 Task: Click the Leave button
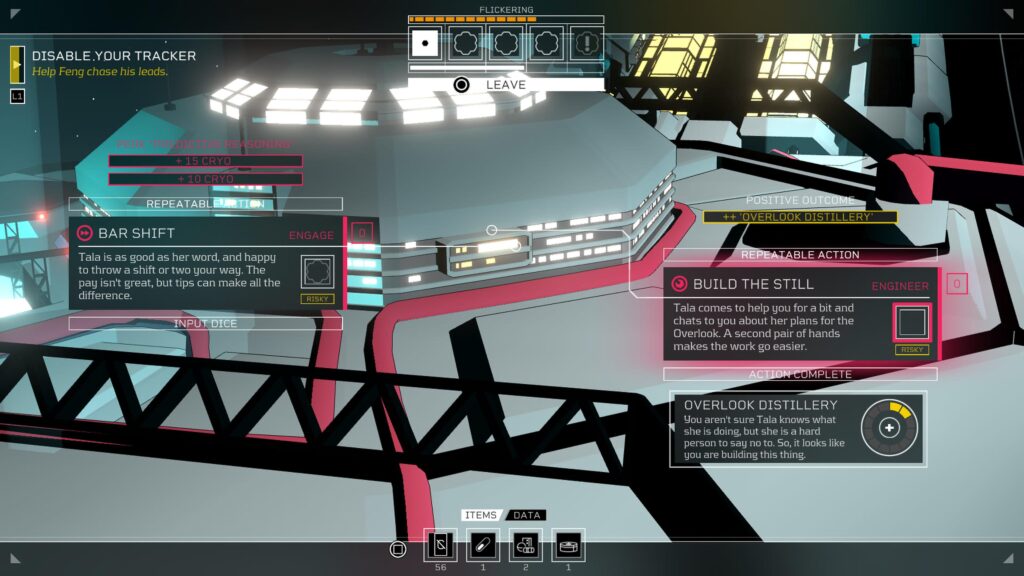pos(505,85)
